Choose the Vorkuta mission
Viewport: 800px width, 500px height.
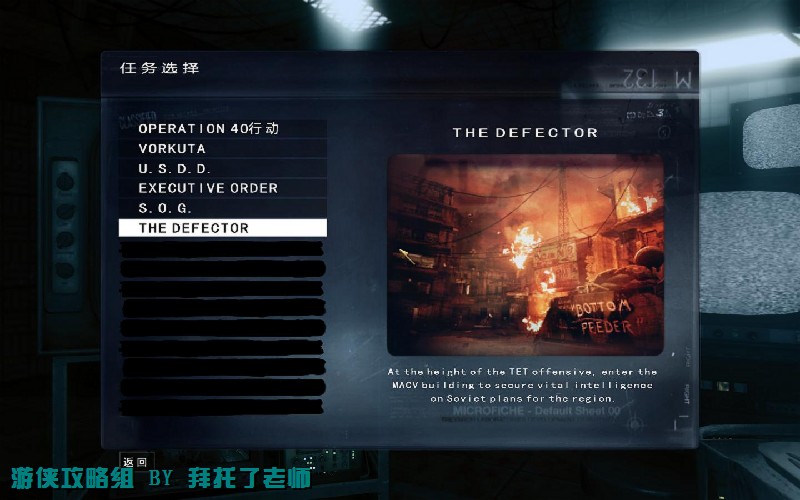point(172,148)
